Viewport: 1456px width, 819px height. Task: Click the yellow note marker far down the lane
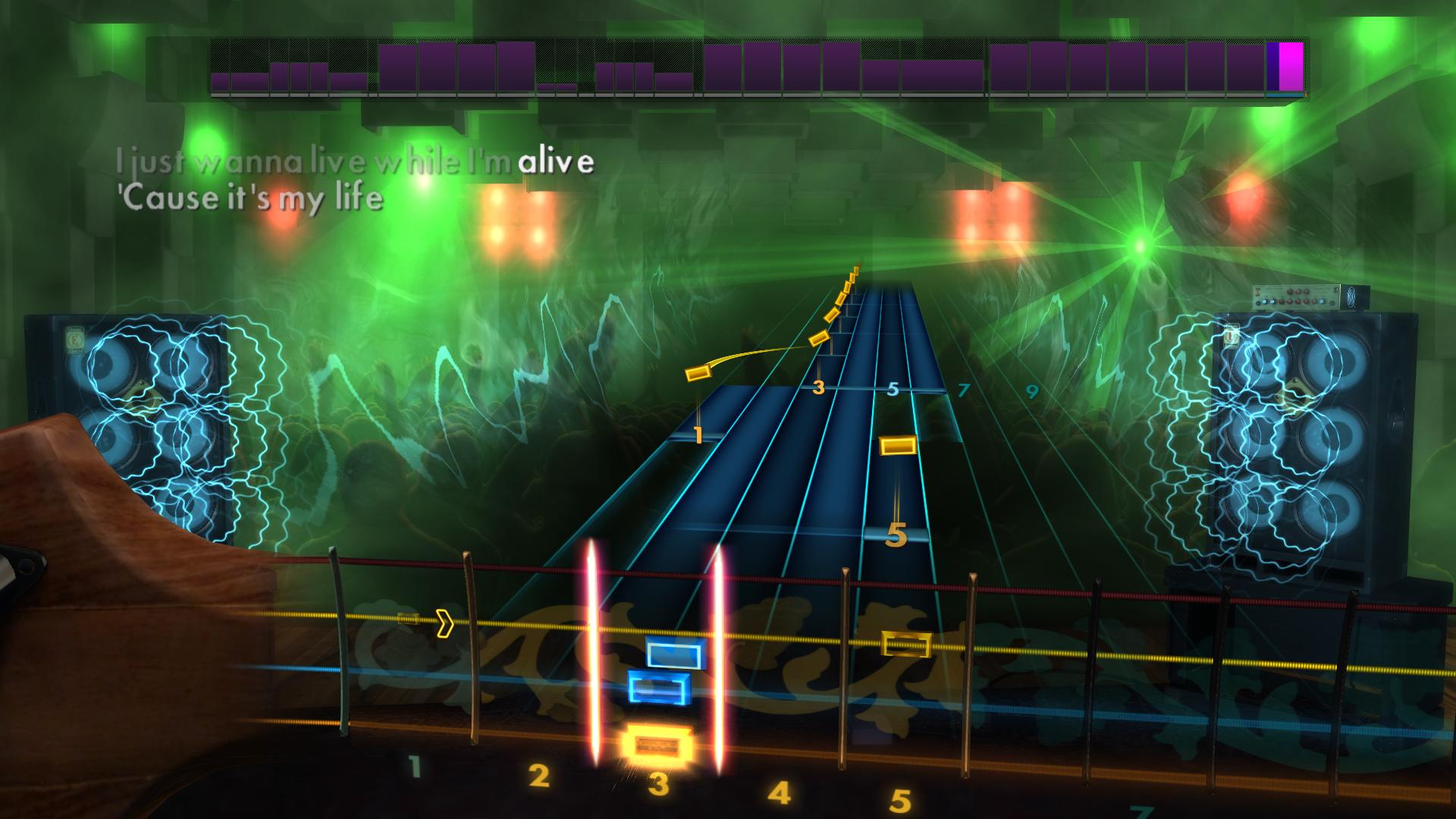[x=905, y=646]
